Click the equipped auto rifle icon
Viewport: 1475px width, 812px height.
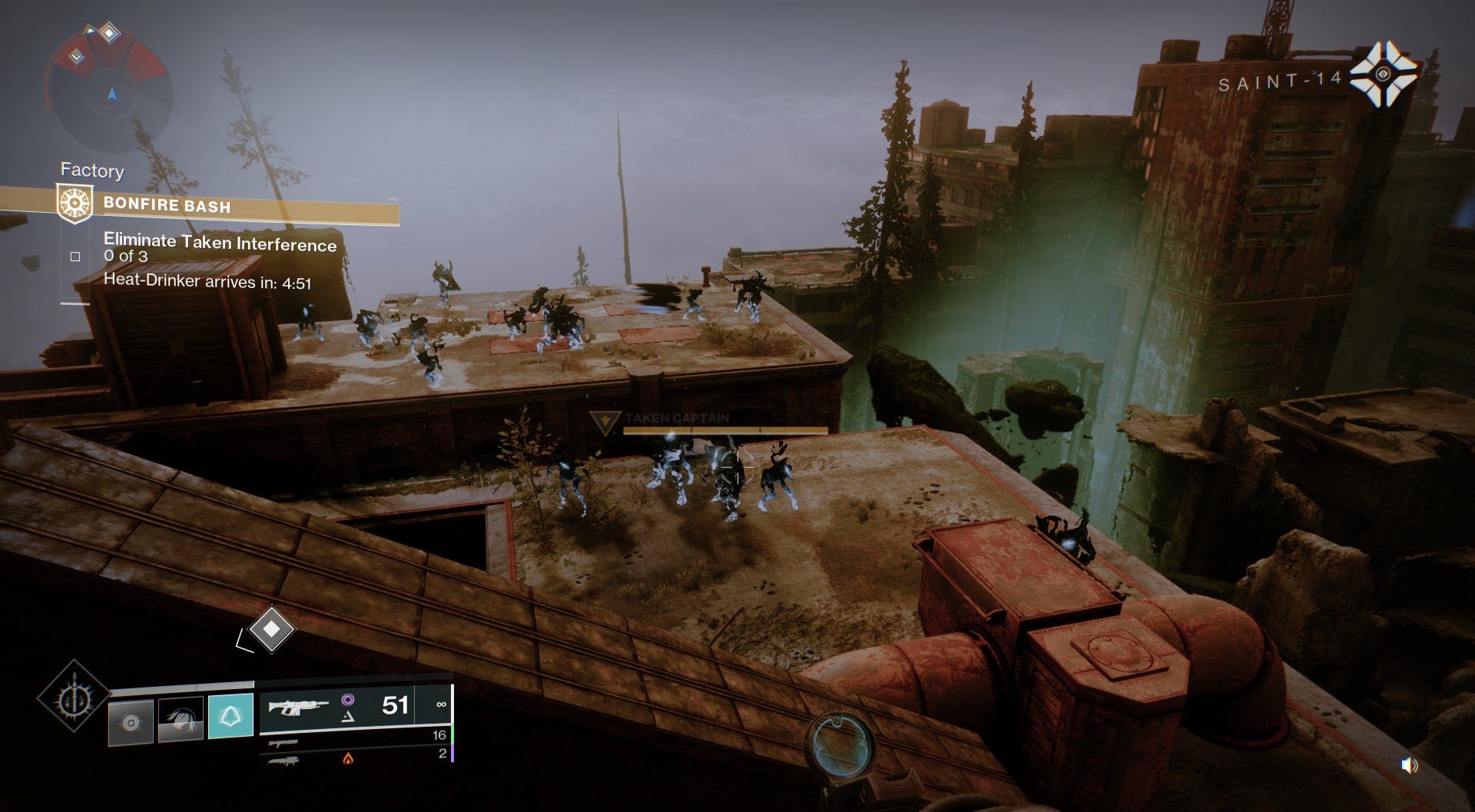297,705
